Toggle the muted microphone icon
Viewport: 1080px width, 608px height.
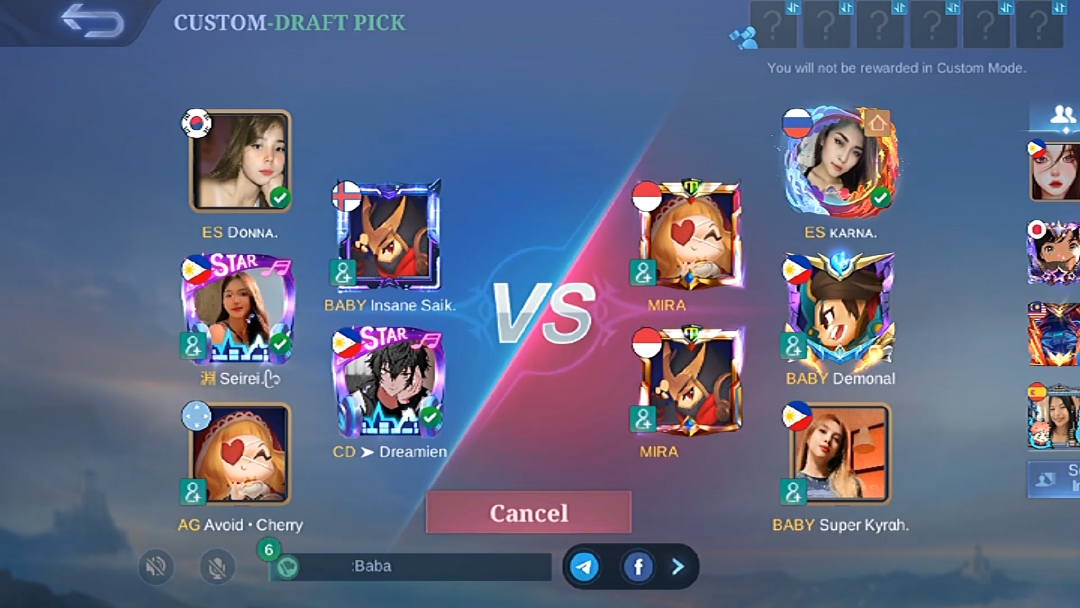tap(217, 567)
